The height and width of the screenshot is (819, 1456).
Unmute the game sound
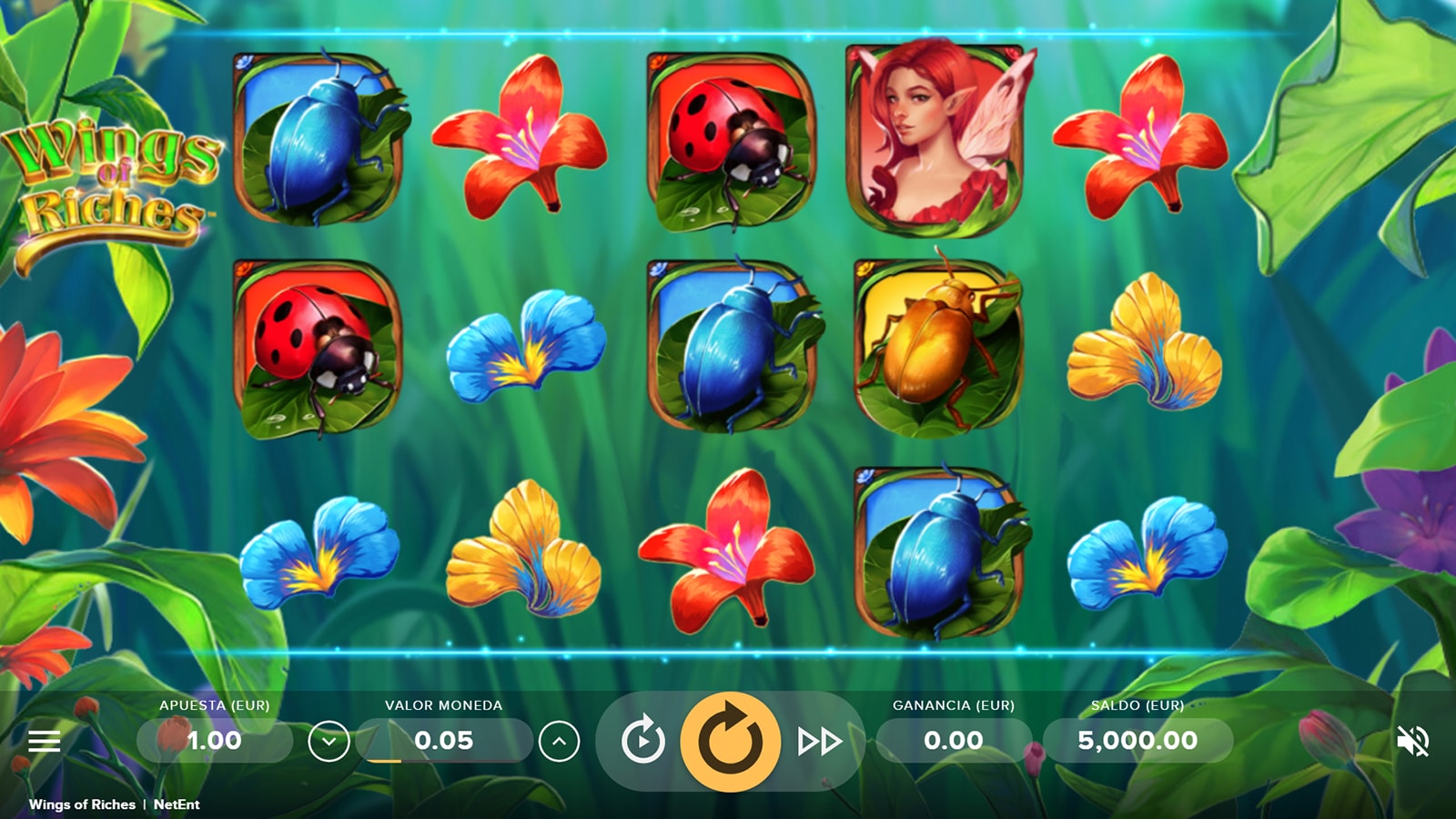click(x=1412, y=742)
